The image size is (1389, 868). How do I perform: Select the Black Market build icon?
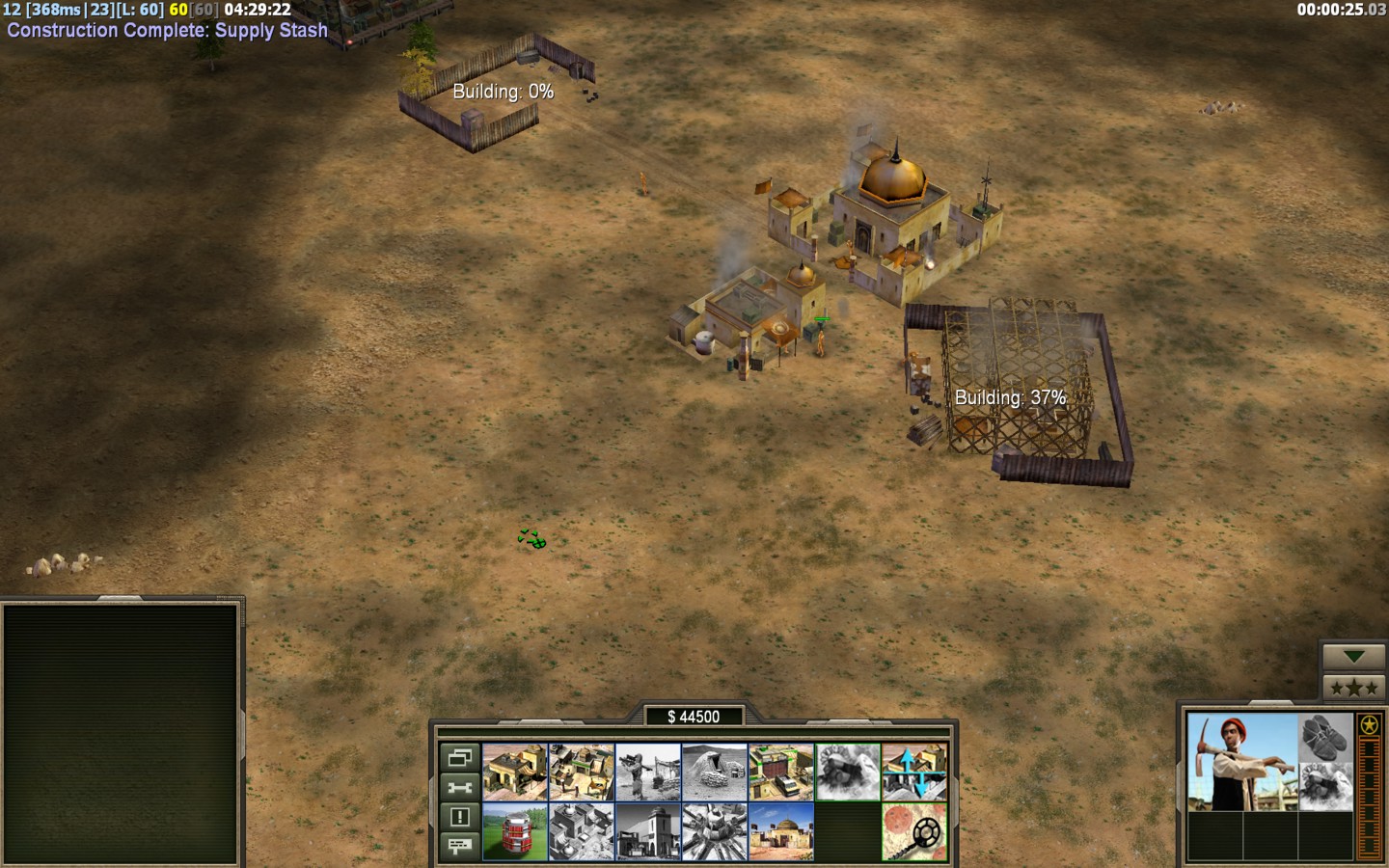[x=647, y=831]
